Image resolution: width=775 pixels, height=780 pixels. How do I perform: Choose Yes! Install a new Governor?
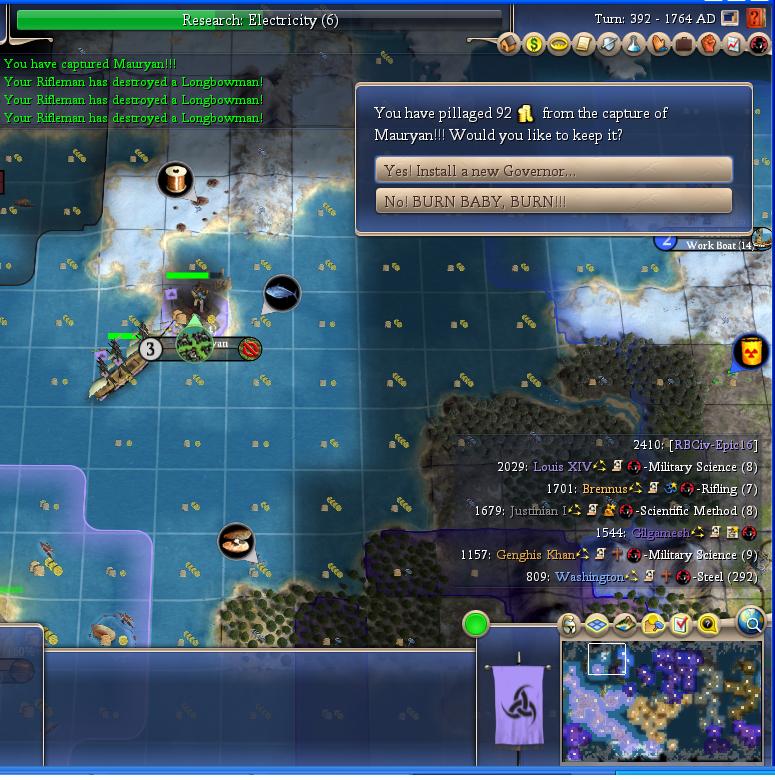point(553,170)
